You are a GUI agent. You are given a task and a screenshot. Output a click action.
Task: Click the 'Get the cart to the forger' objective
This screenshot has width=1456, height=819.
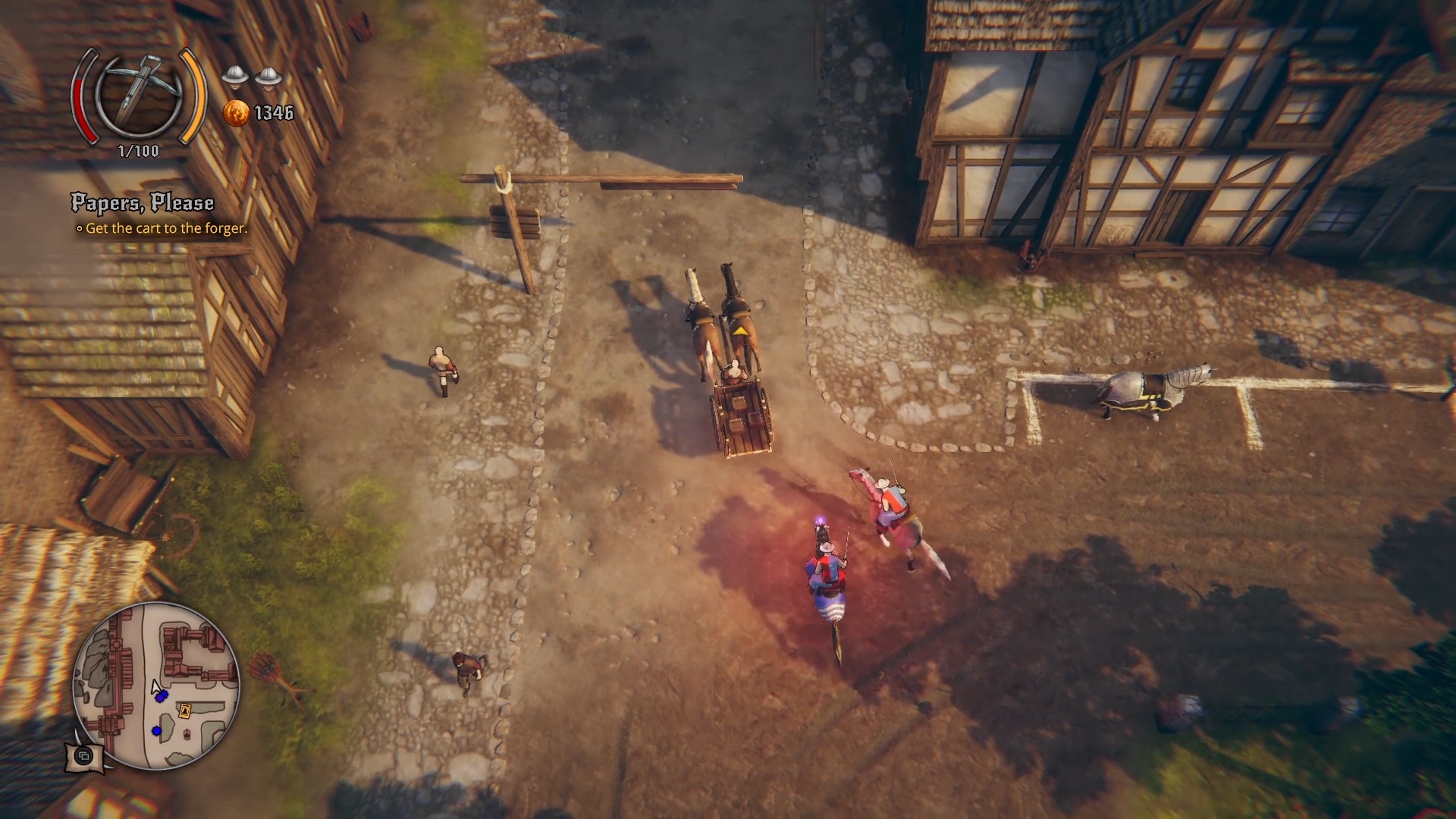[166, 228]
